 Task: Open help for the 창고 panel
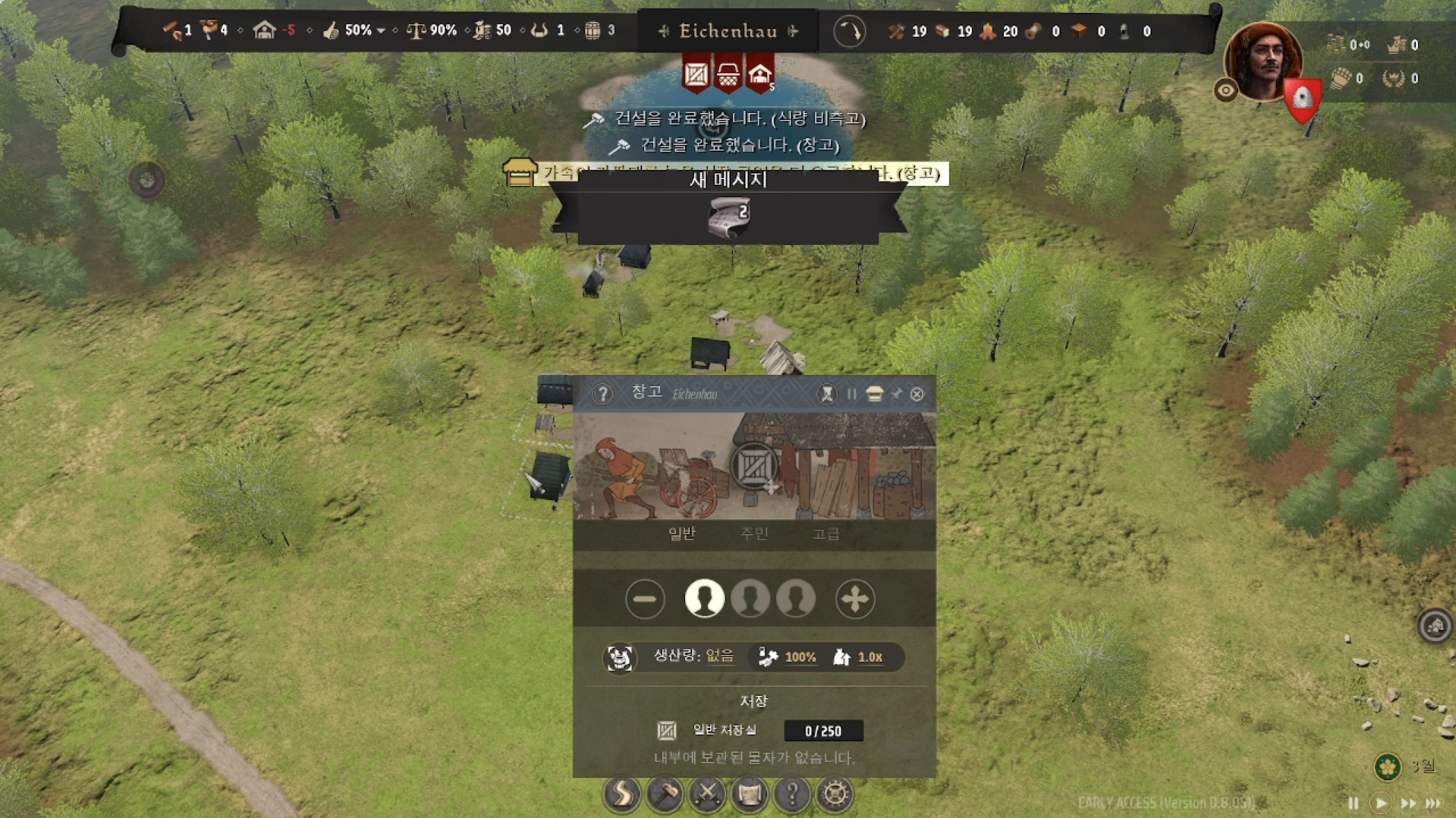pos(602,394)
